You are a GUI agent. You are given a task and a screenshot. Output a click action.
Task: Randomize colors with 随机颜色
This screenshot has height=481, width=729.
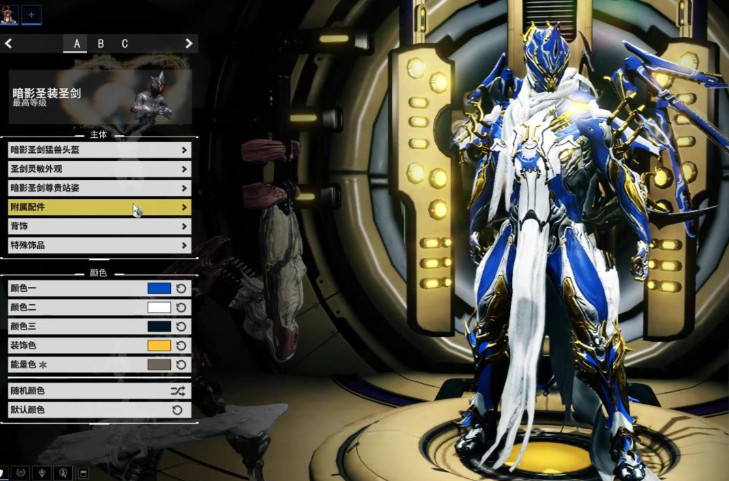tap(98, 391)
